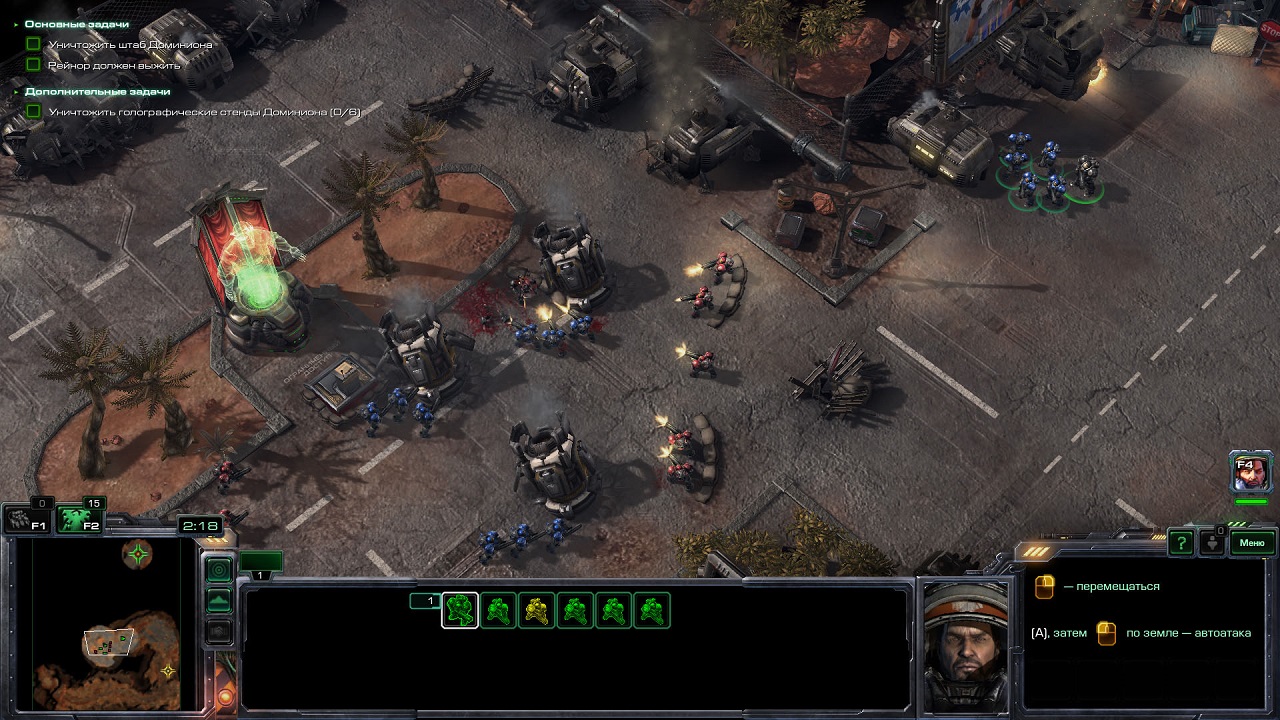The height and width of the screenshot is (720, 1280).
Task: Activate the minimap ping target button
Action: [x=218, y=569]
